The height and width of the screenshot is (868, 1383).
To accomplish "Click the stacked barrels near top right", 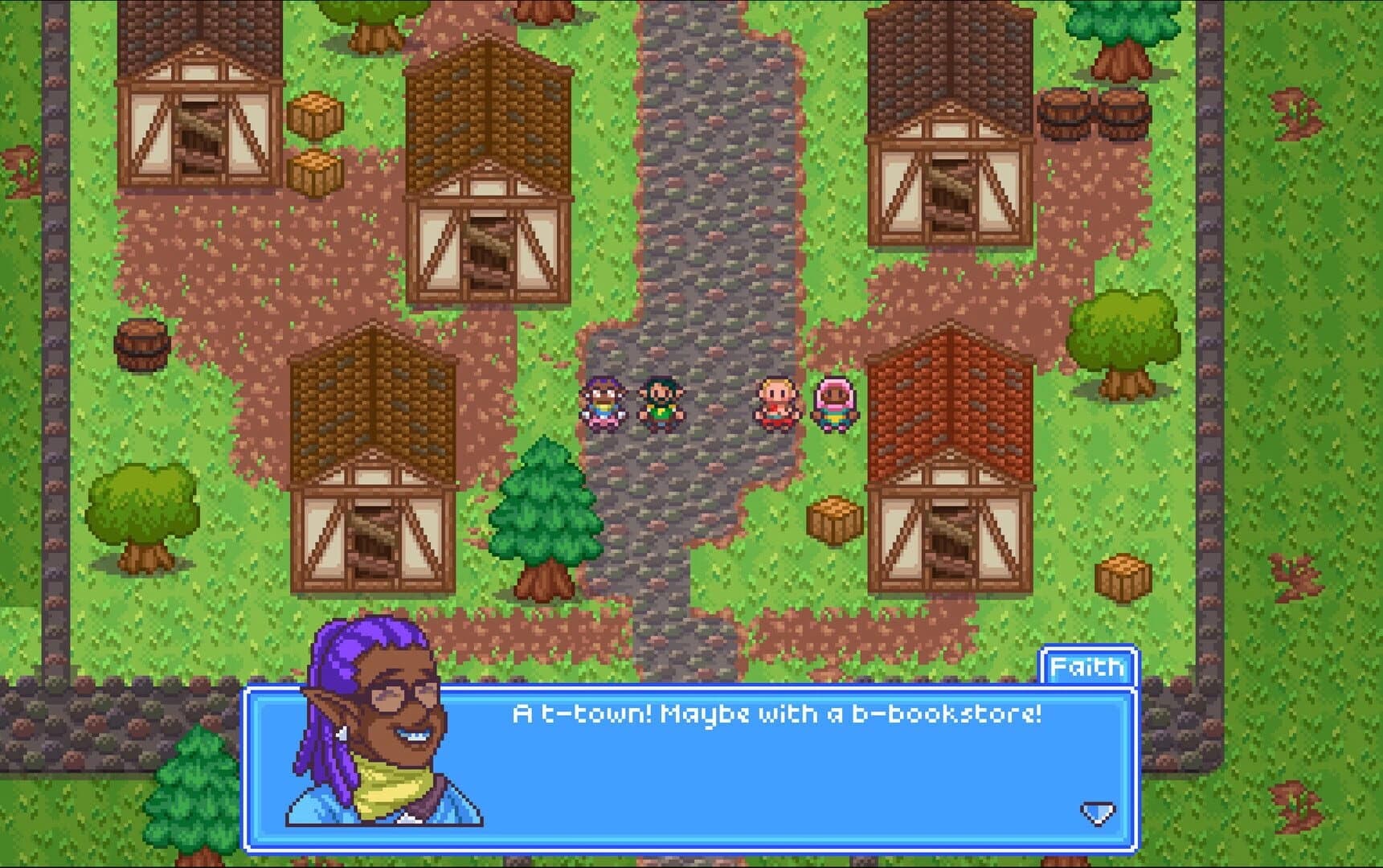I will 1091,115.
